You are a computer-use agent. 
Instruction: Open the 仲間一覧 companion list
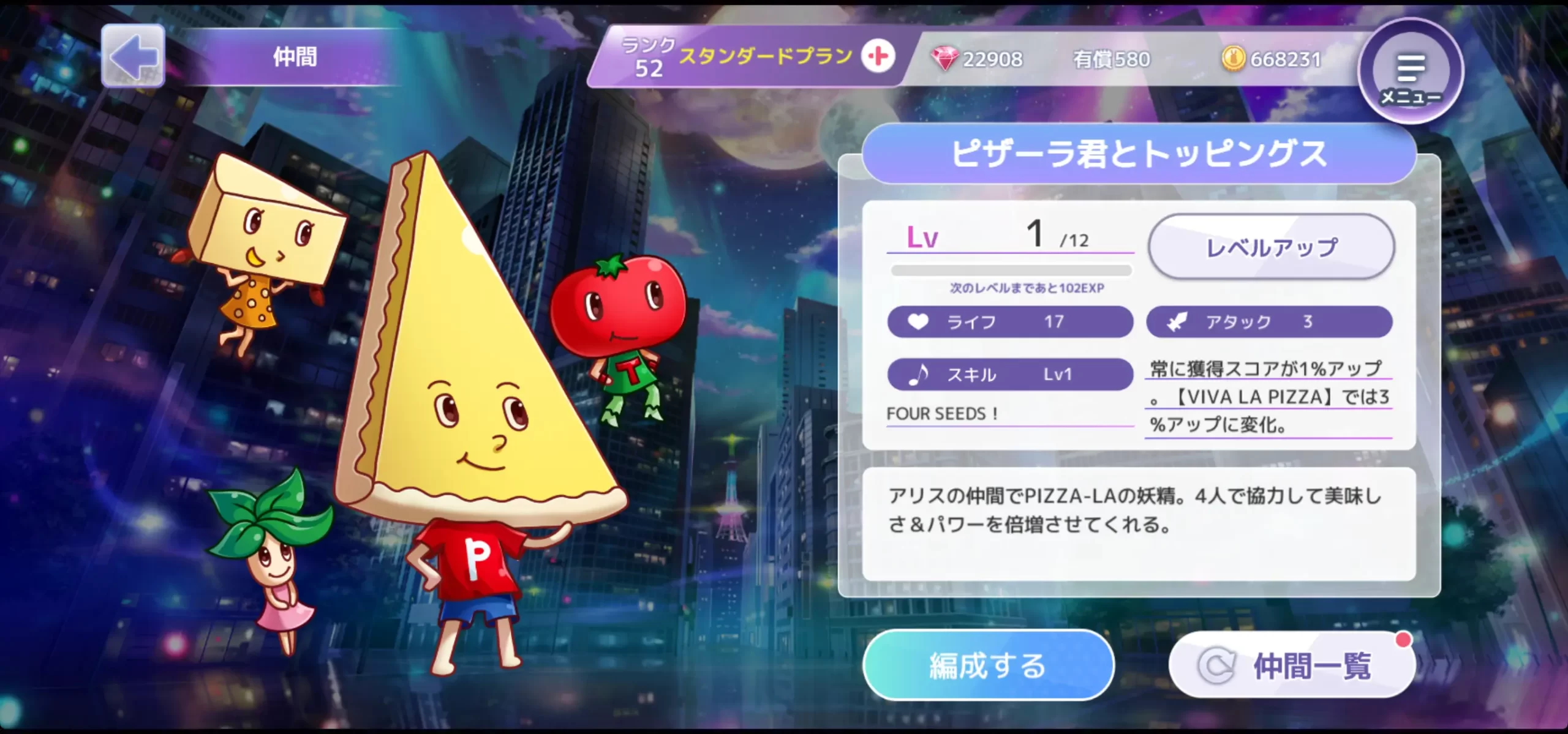(1291, 665)
